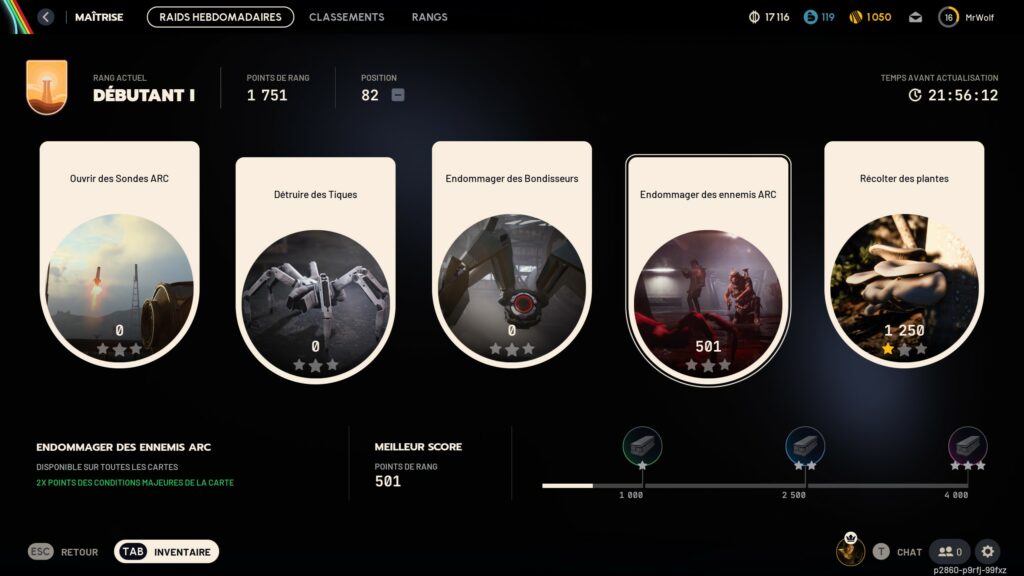The height and width of the screenshot is (576, 1024).
Task: Show the Rangs tab
Action: (429, 17)
